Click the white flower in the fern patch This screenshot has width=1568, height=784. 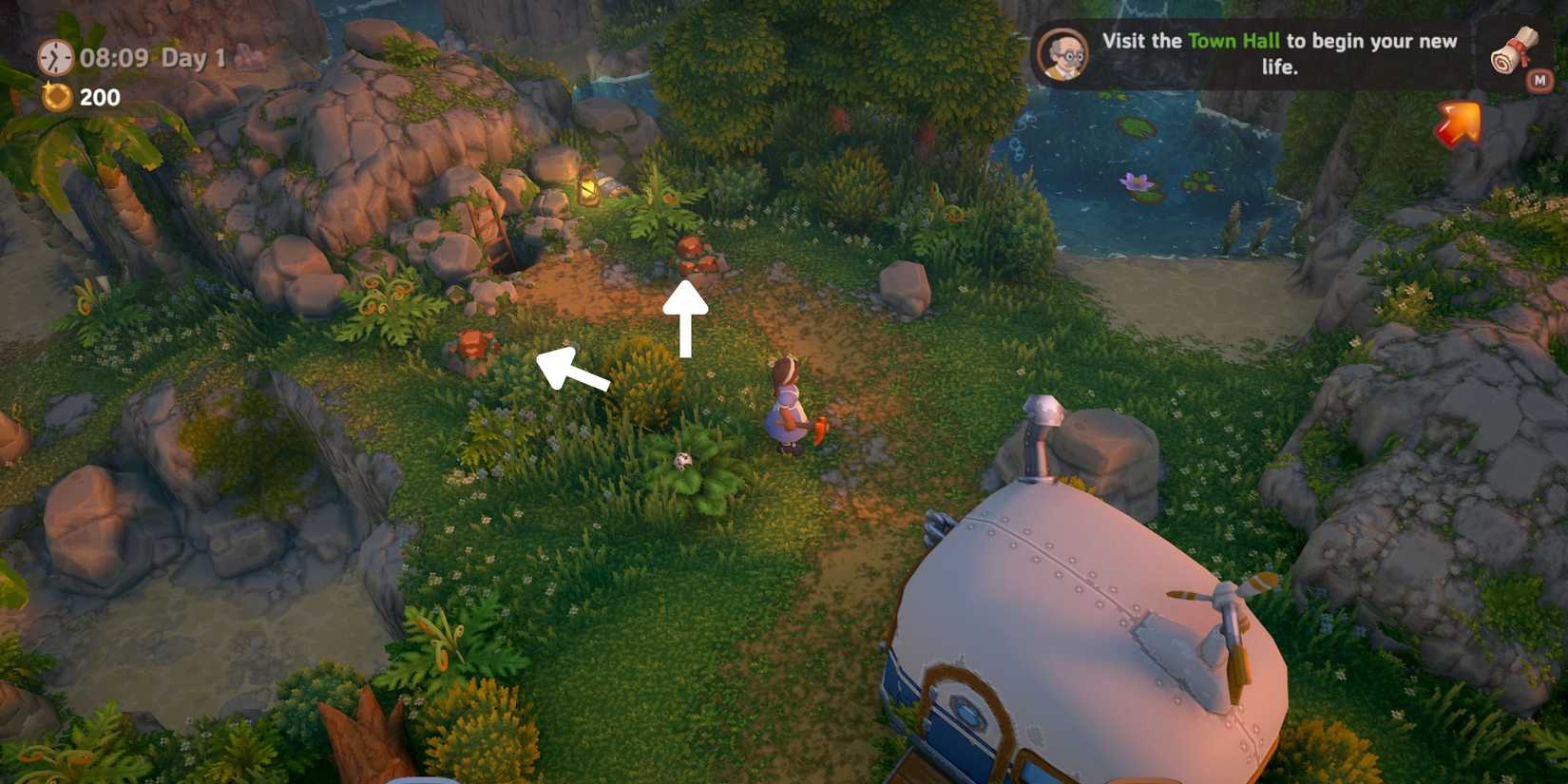[x=683, y=461]
